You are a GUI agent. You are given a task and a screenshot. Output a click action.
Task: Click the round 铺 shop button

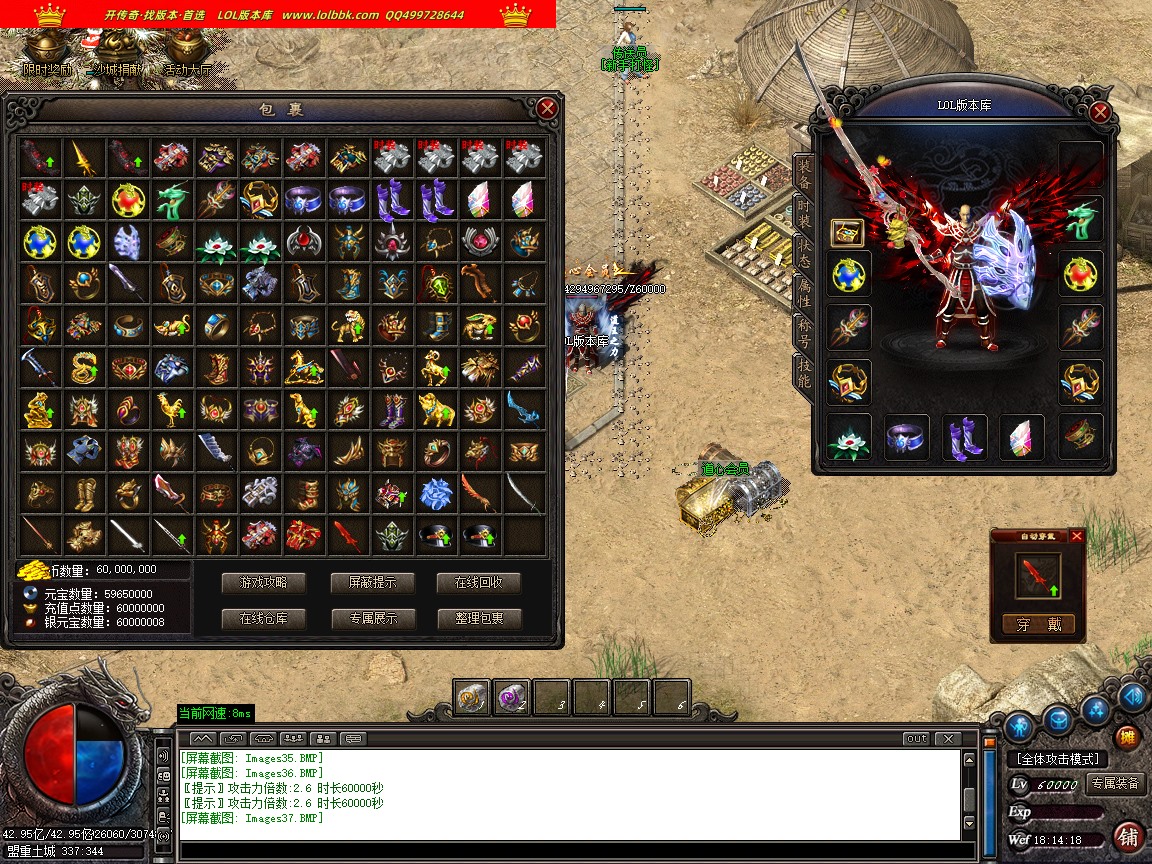pos(1128,836)
